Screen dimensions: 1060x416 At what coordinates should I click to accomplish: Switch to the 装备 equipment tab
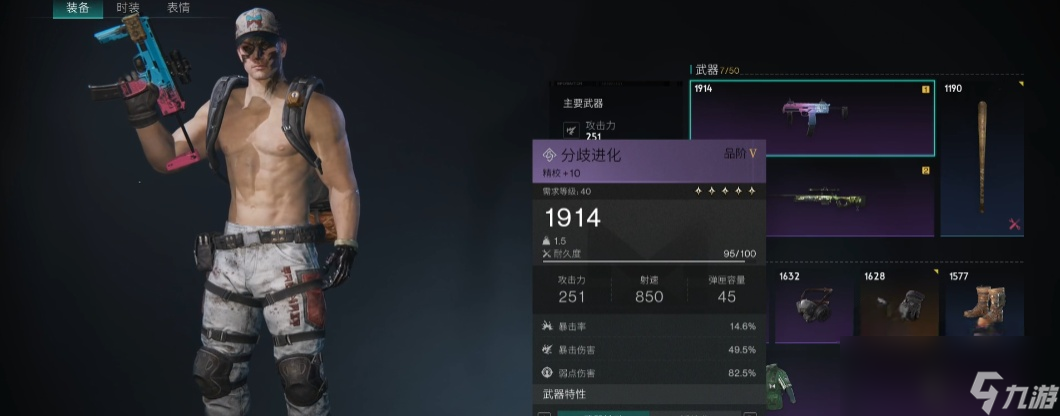(x=78, y=8)
